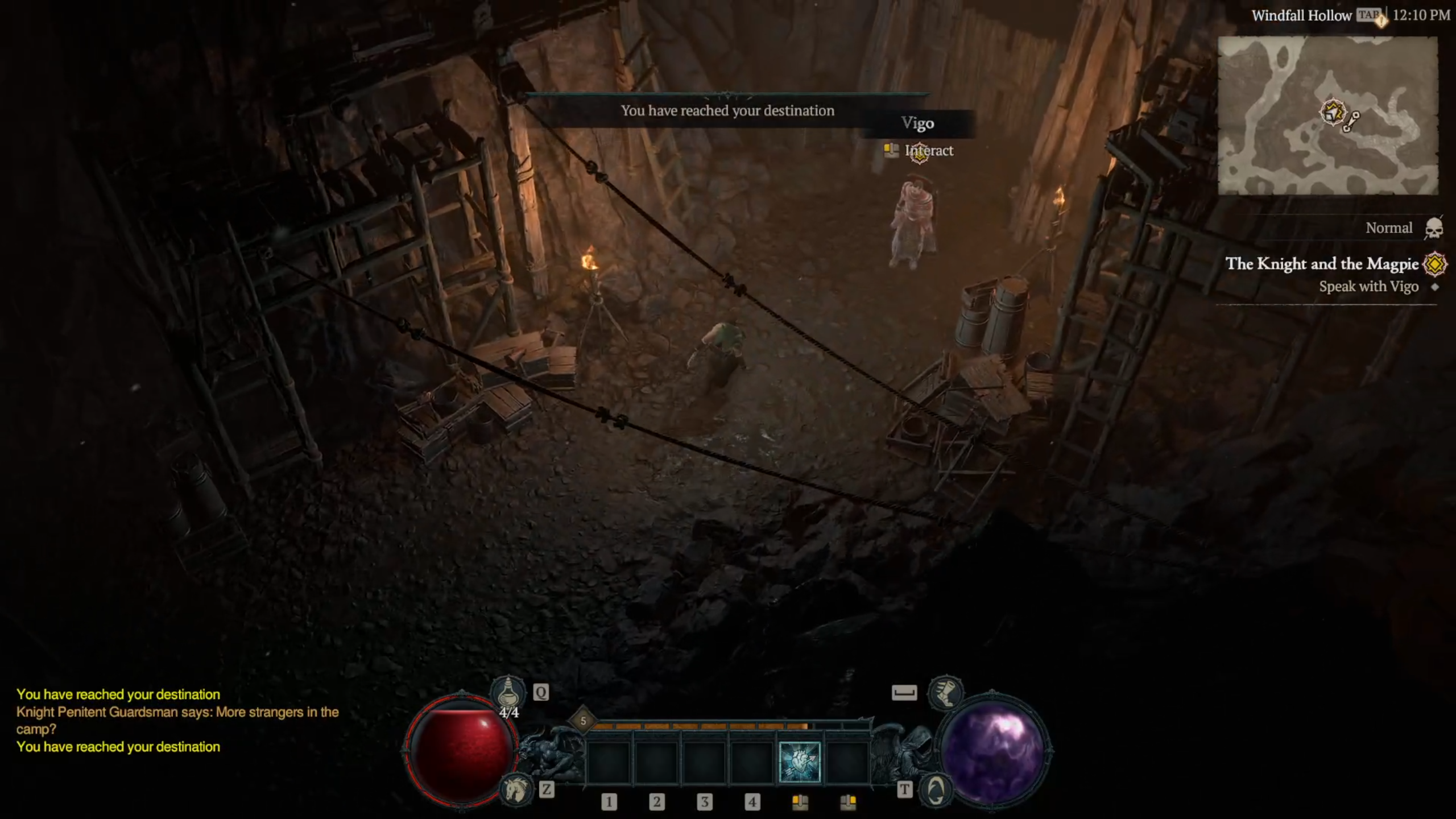Image resolution: width=1456 pixels, height=819 pixels.
Task: Summon the mount with the horse icon
Action: pyautogui.click(x=515, y=789)
